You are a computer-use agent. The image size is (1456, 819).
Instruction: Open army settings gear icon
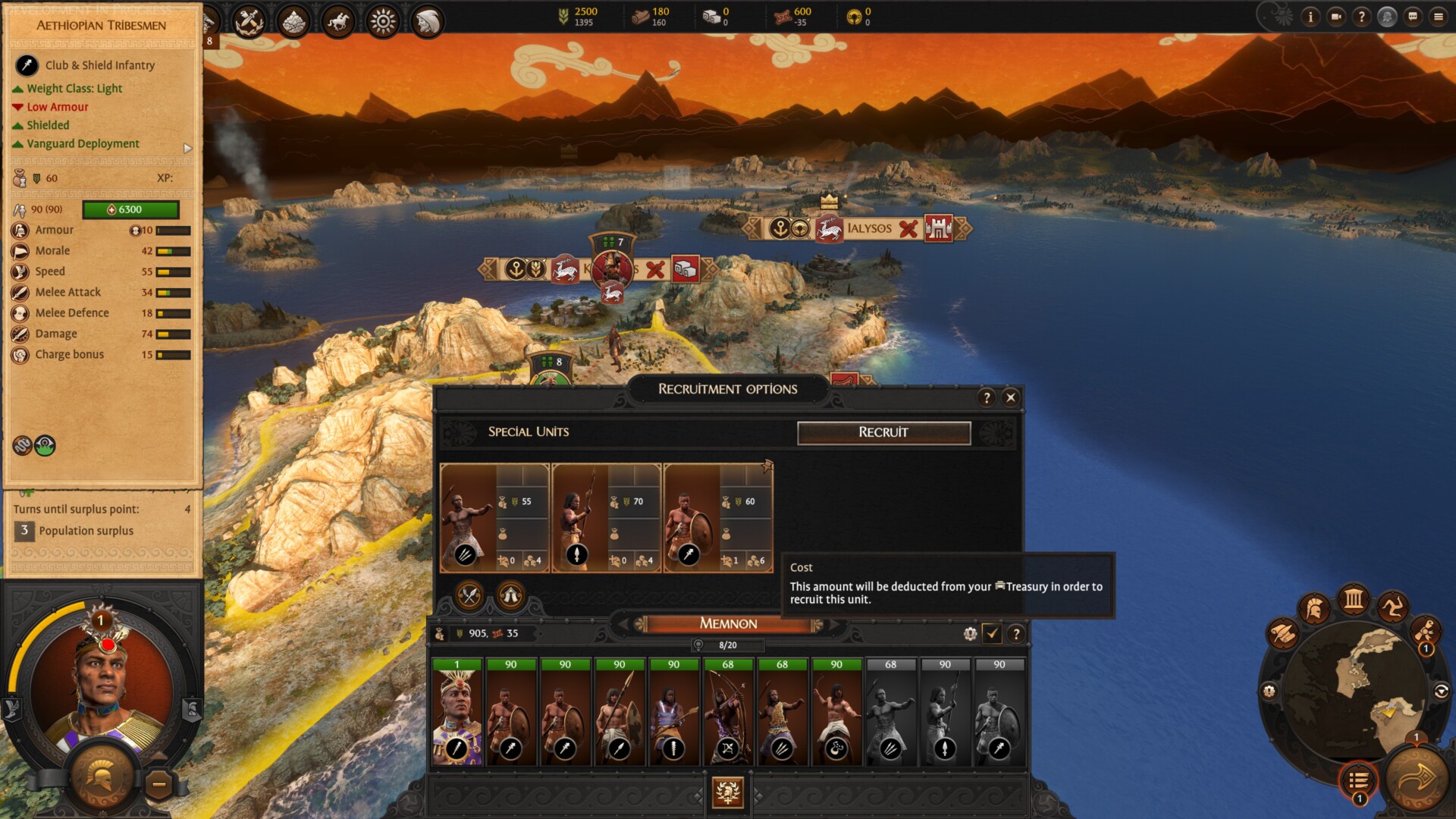(x=970, y=633)
